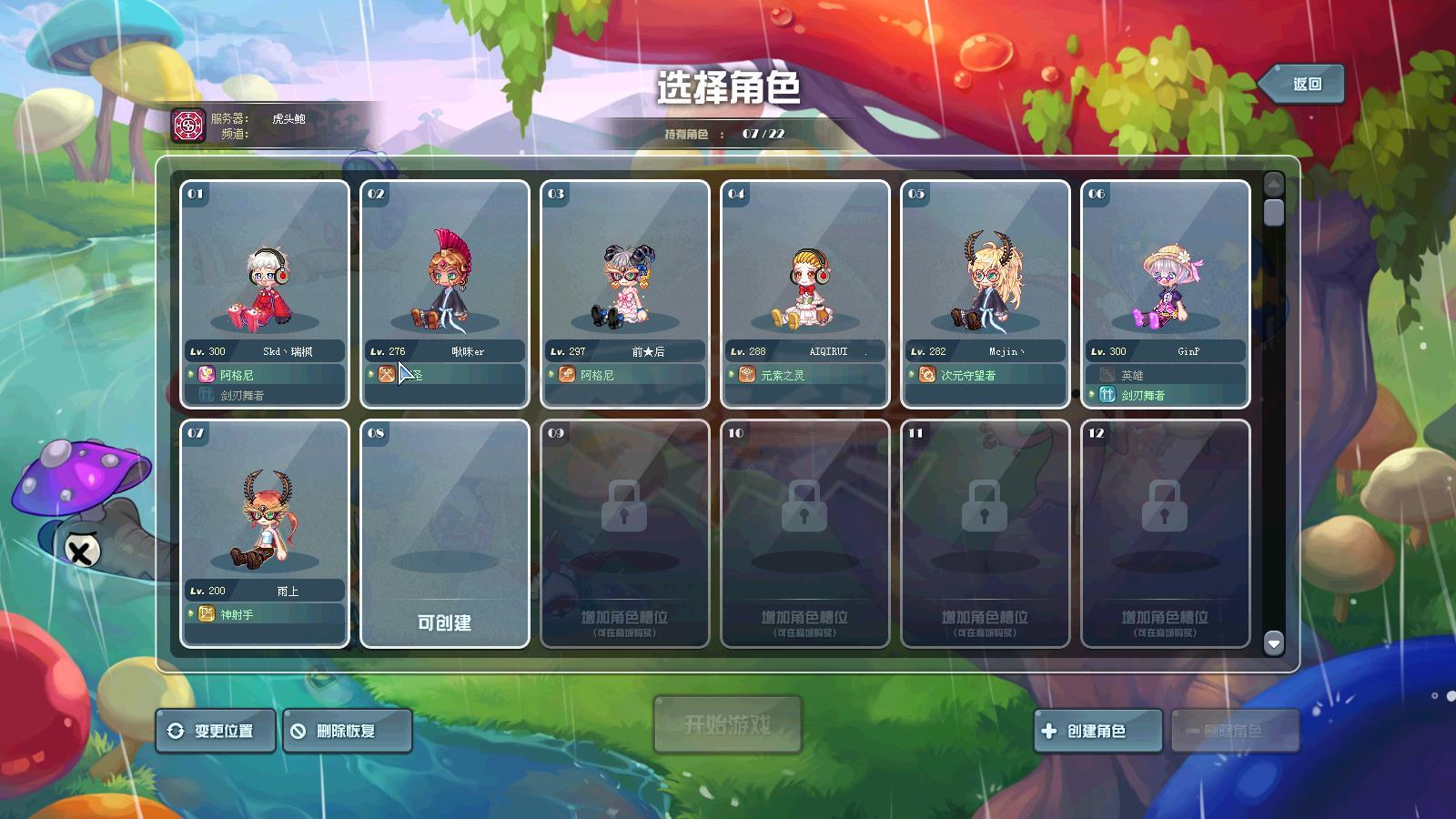1456x819 pixels.
Task: Click the server emblem icon beside 虎头鲍
Action: point(189,125)
